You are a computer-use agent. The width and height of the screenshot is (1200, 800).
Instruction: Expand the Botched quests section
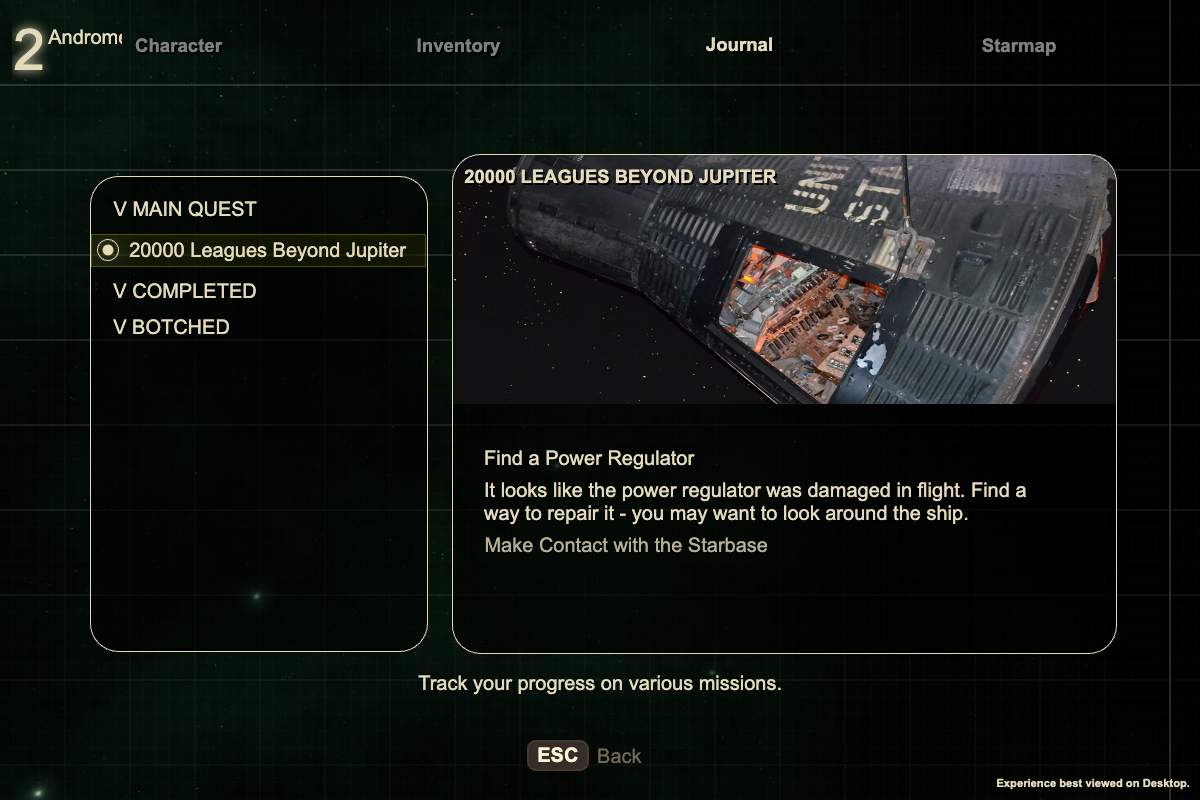click(172, 327)
